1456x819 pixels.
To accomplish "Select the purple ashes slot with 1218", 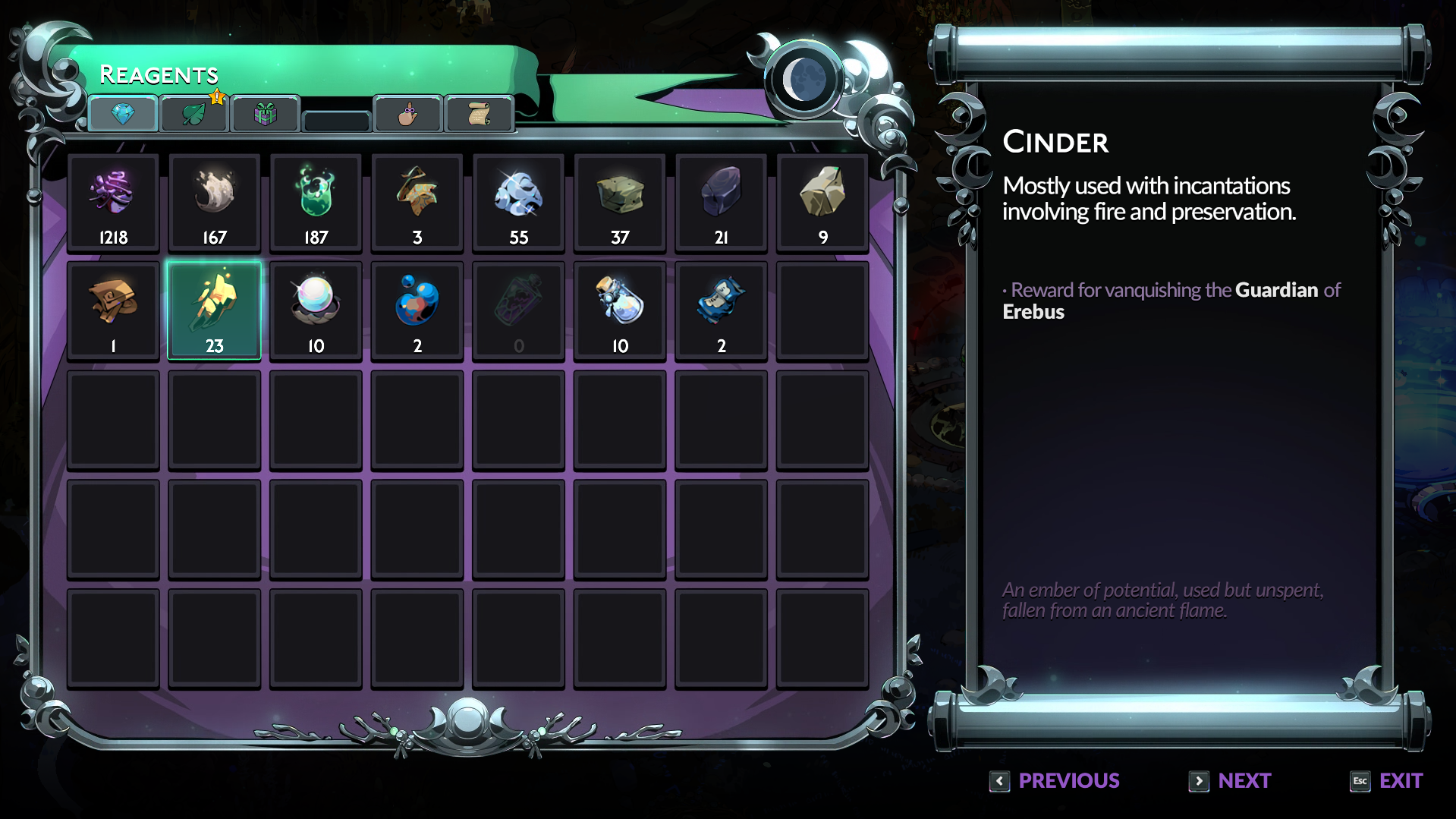I will coord(113,203).
